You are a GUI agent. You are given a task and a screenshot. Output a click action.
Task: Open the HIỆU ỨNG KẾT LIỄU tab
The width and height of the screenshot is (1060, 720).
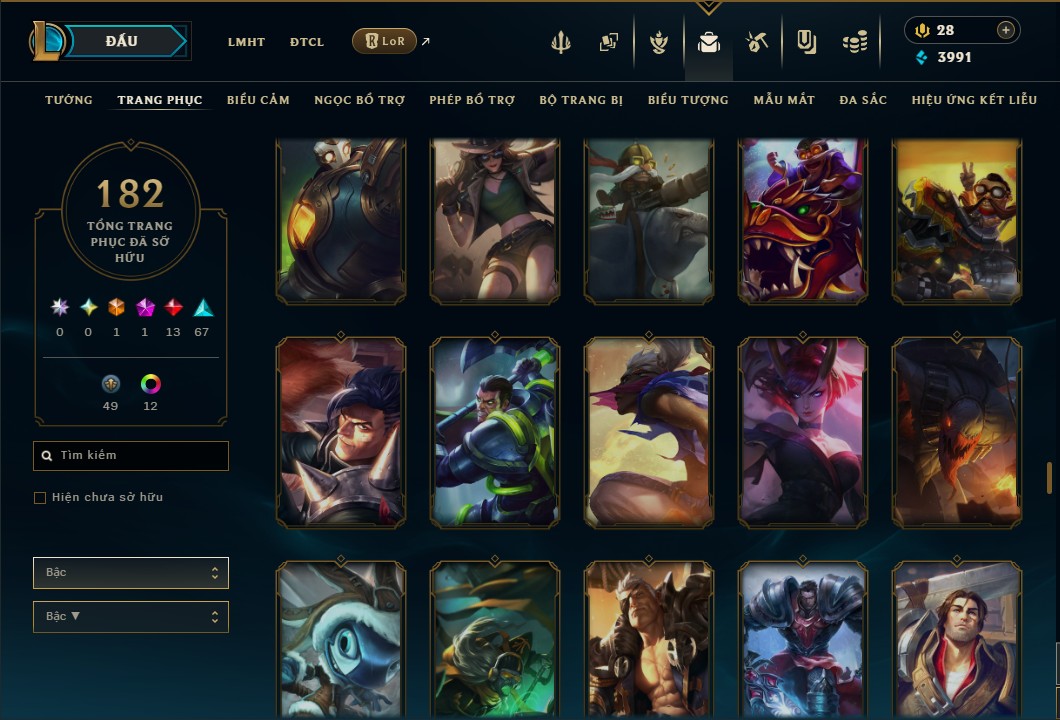[974, 100]
